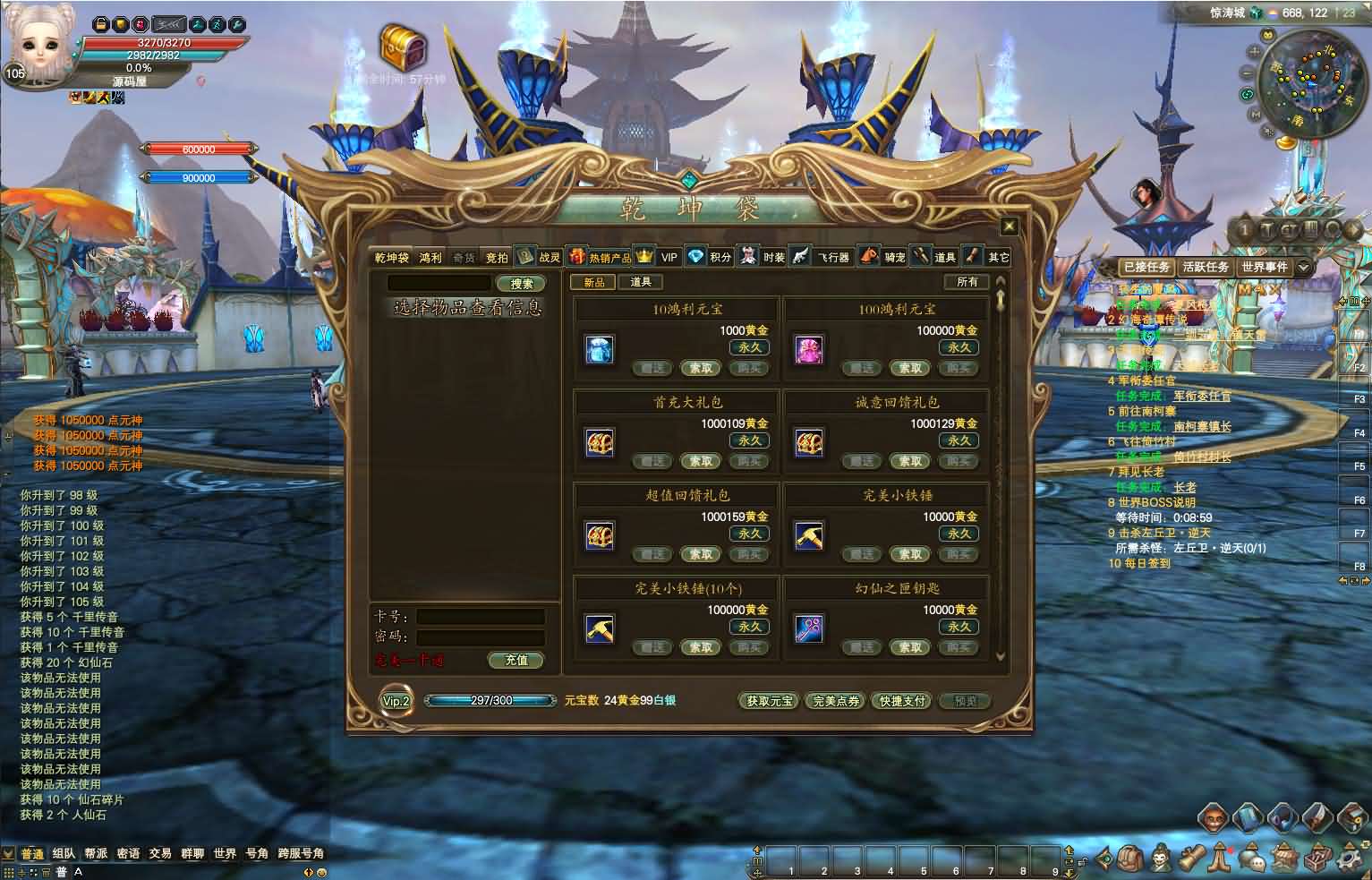1372x880 pixels.
Task: Claim the 10鸿利元宝 item with 索取
Action: pos(701,368)
